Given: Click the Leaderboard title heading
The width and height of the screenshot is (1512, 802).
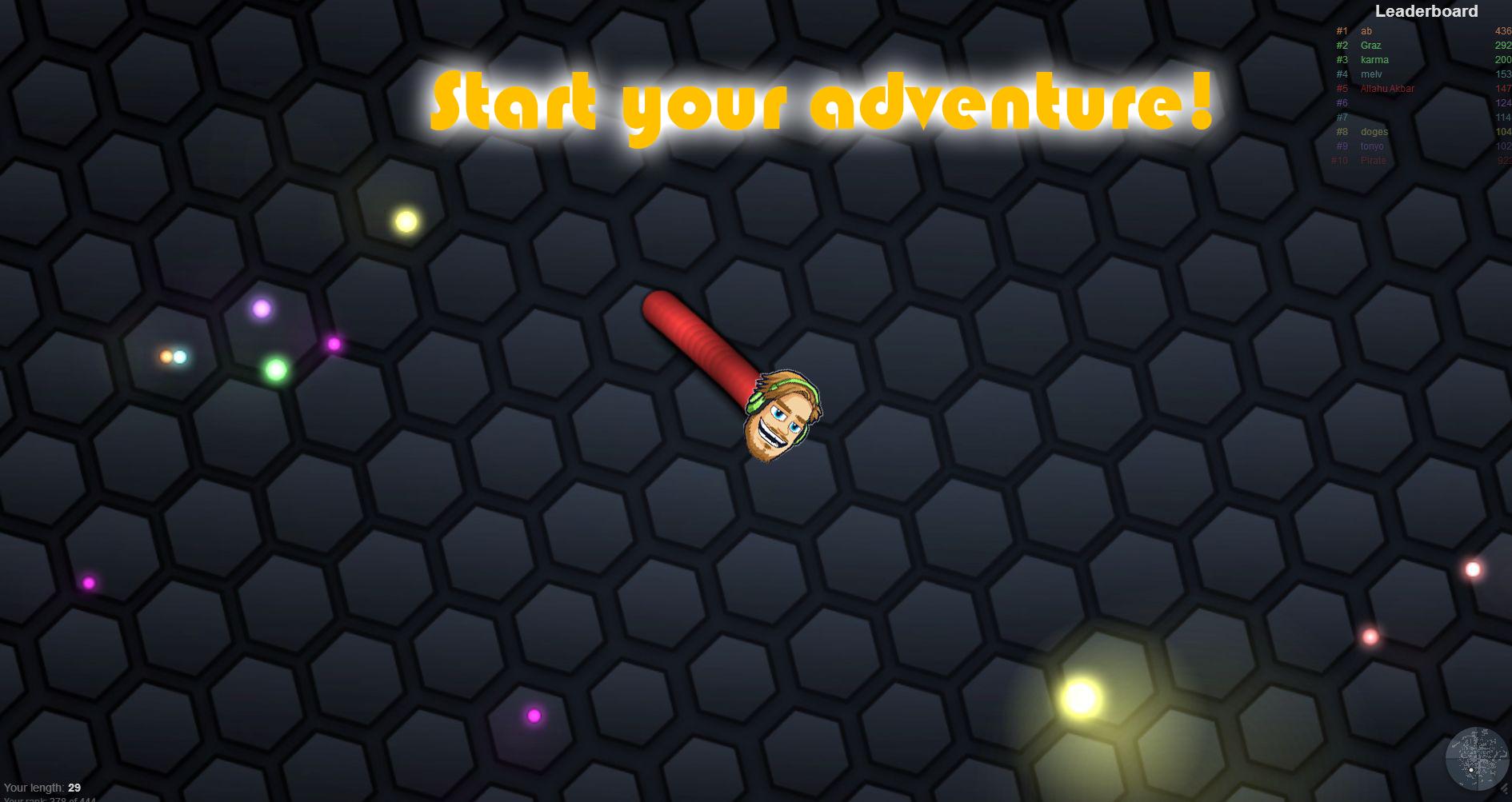Looking at the screenshot, I should pyautogui.click(x=1426, y=11).
